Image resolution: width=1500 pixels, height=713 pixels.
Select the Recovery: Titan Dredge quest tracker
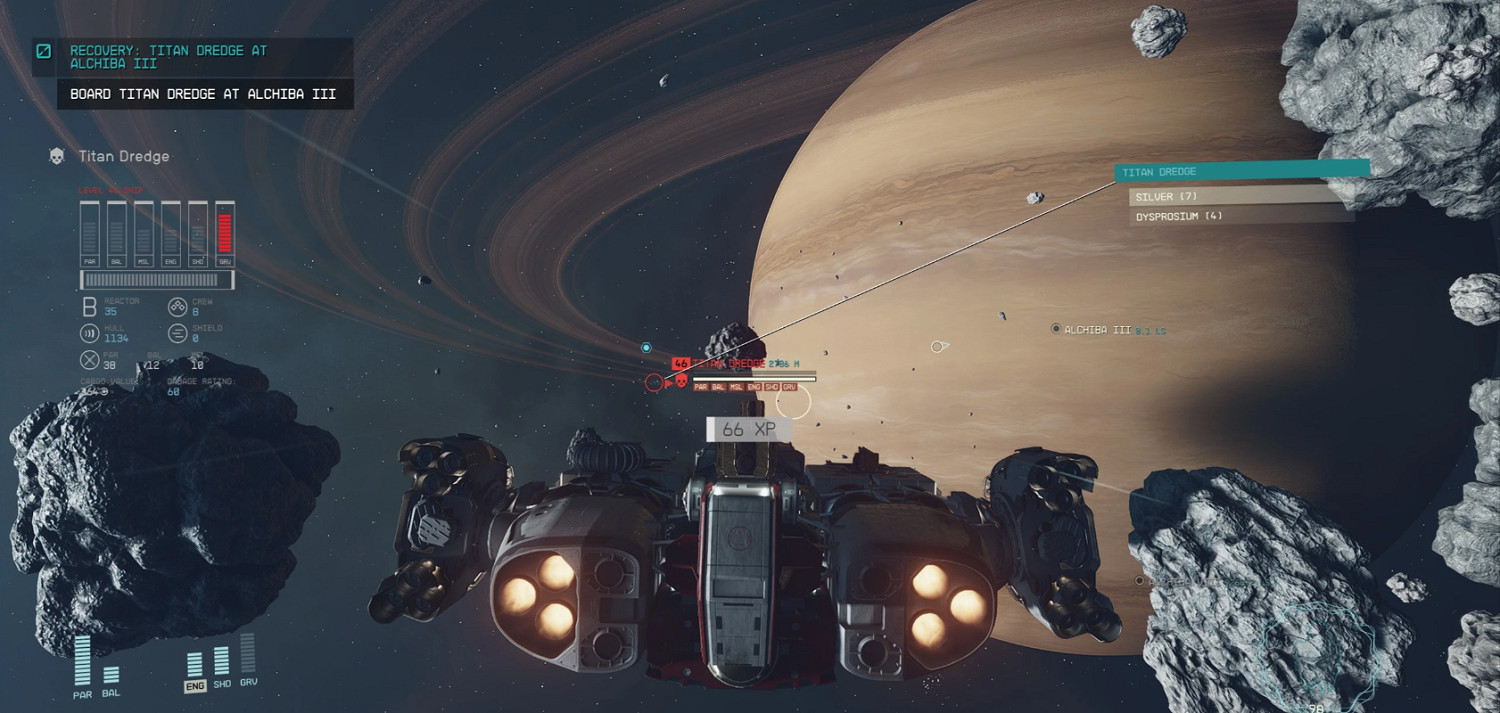pyautogui.click(x=168, y=56)
